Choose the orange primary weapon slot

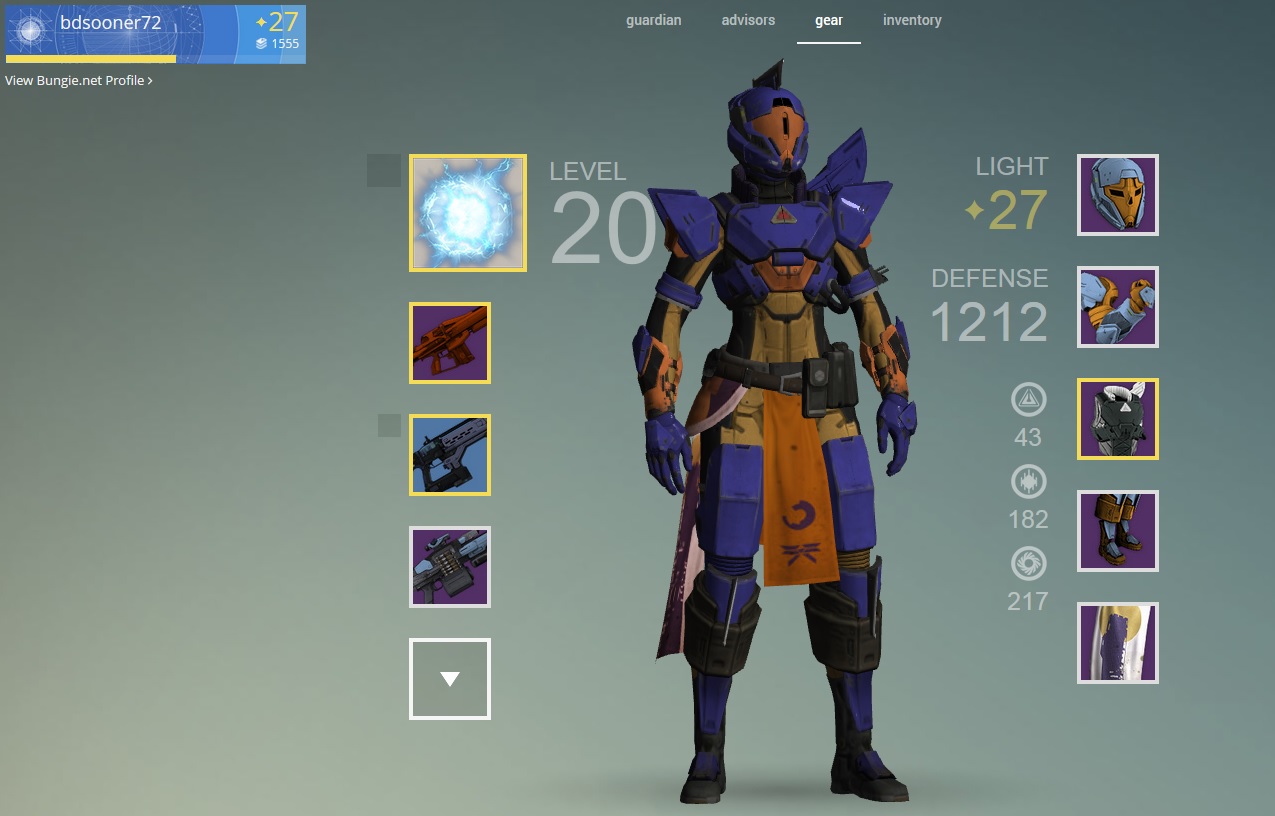coord(450,343)
